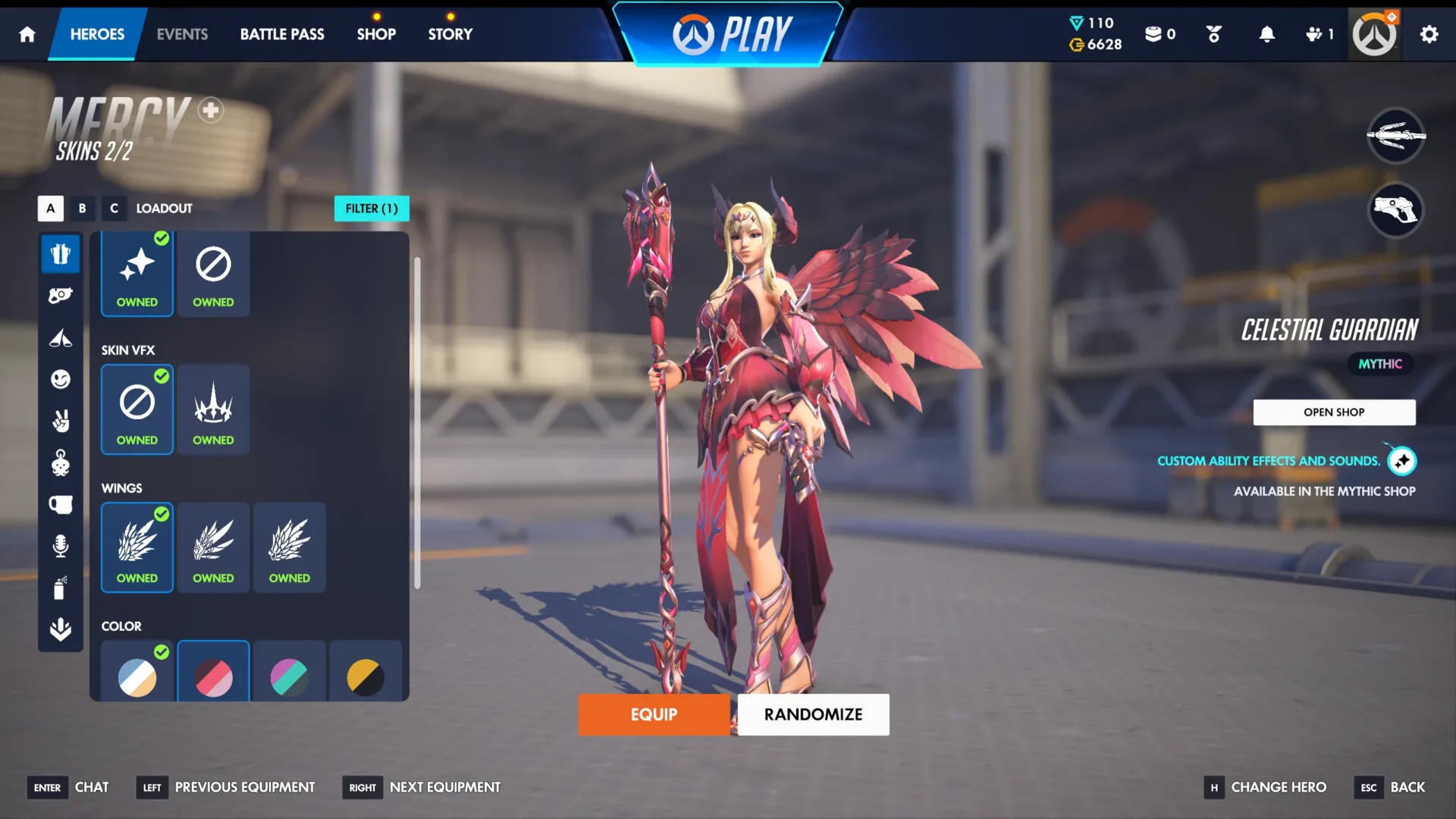The width and height of the screenshot is (1456, 819).
Task: Switch to the SHOP menu tab
Action: (376, 34)
